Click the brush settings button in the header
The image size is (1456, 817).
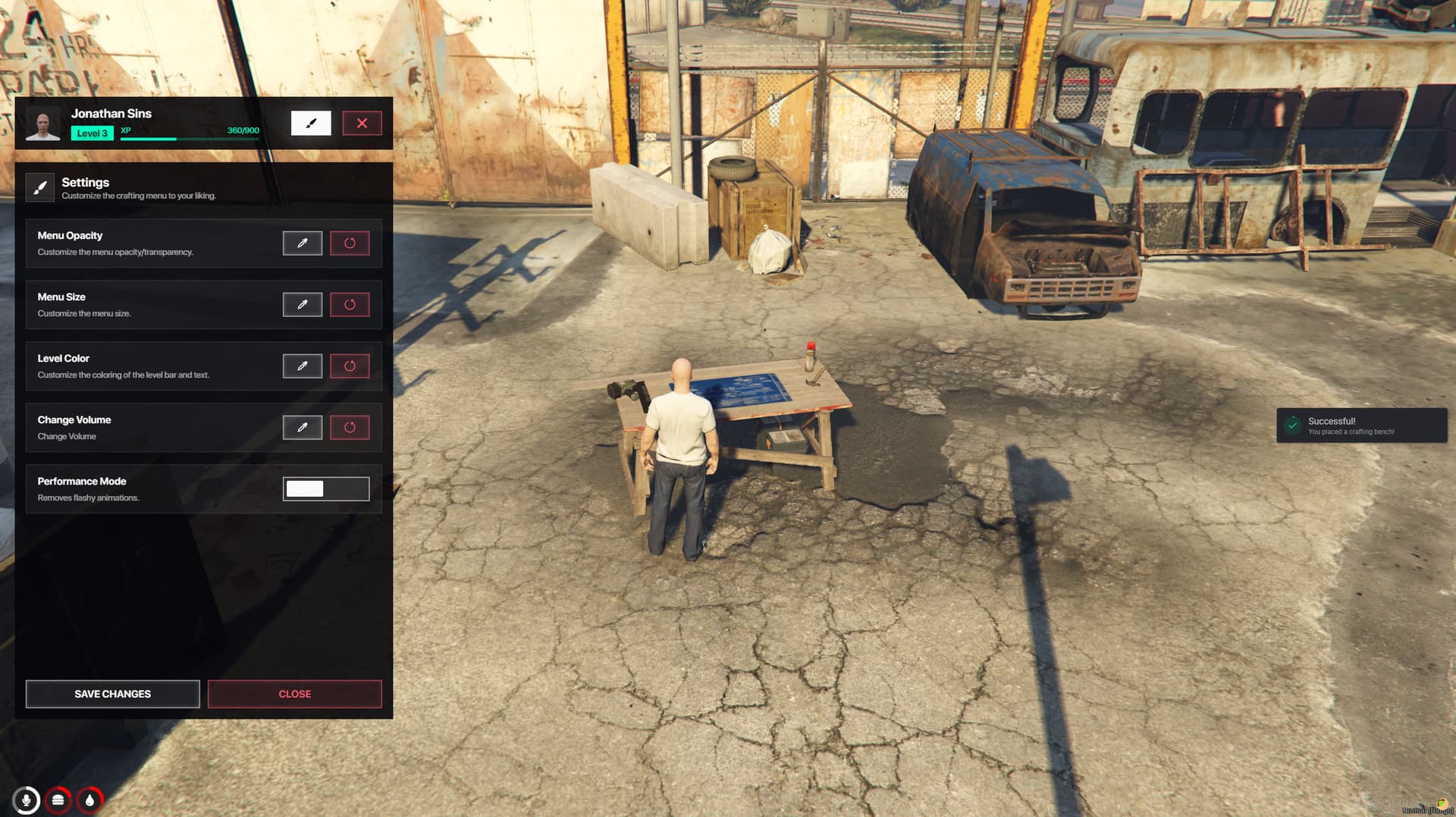(311, 123)
